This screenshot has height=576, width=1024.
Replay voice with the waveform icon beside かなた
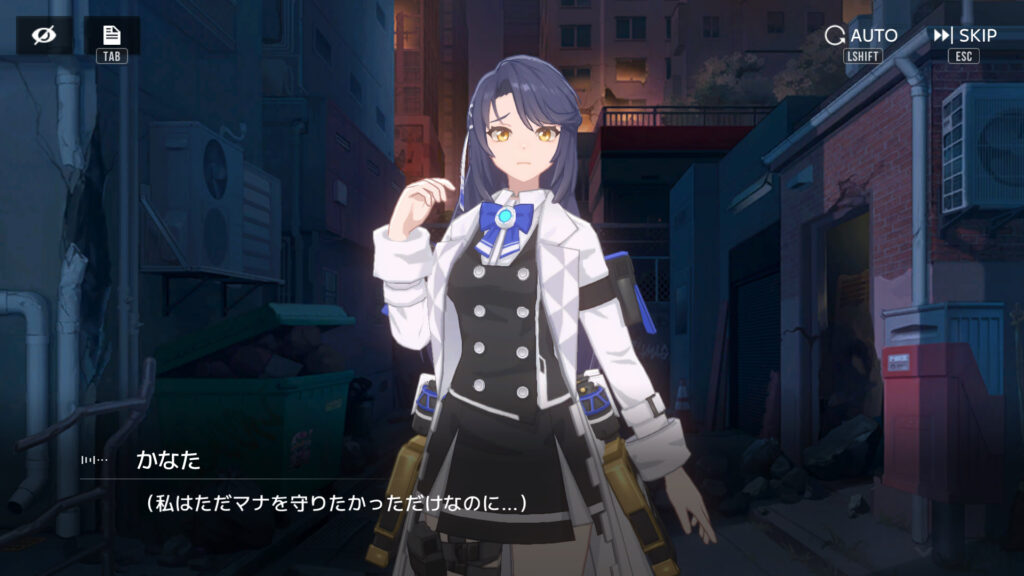click(x=95, y=460)
